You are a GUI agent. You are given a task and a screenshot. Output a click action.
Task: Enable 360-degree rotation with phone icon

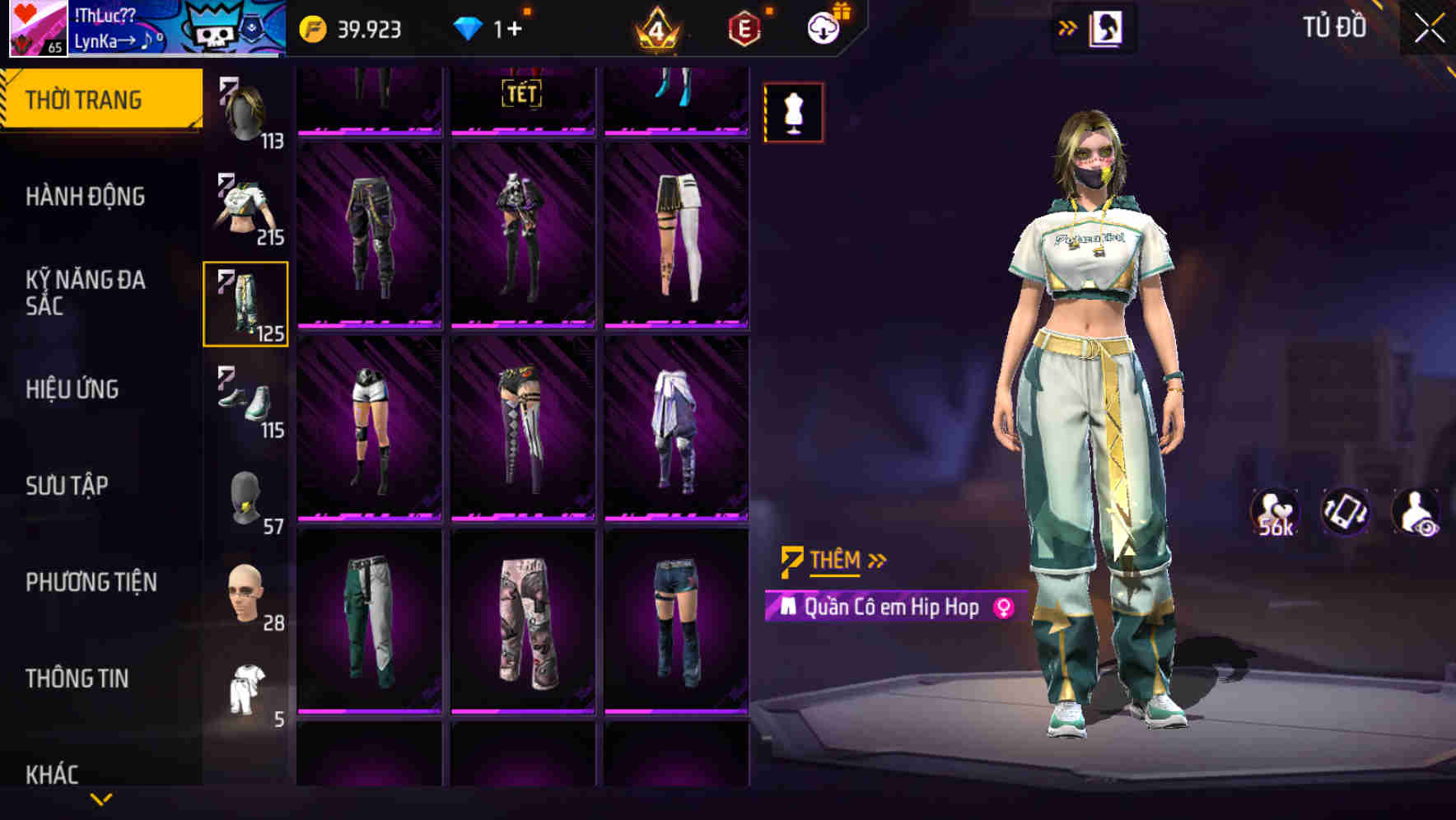[1347, 515]
